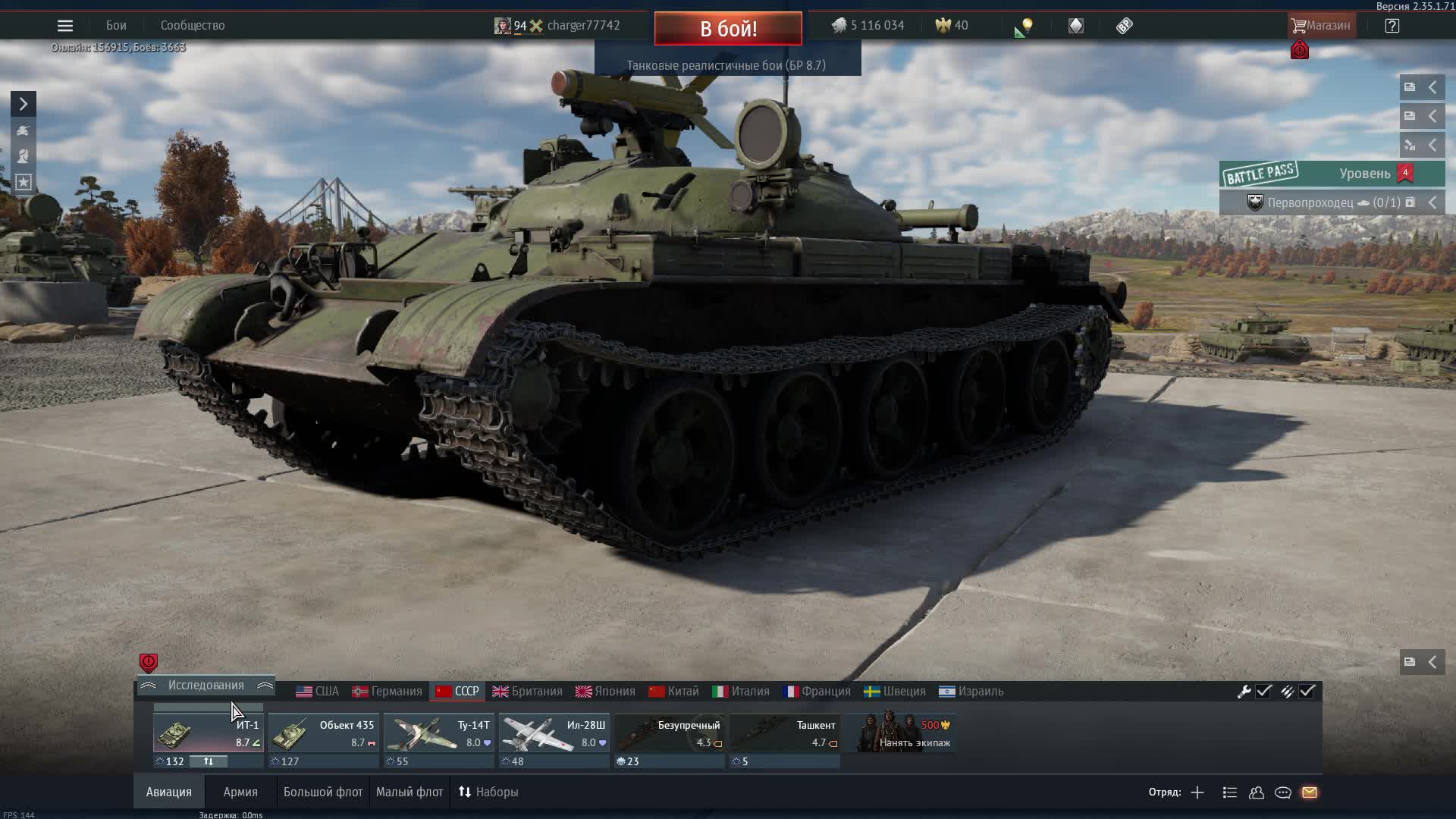1456x819 pixels.
Task: Switch to the Германия nation tab
Action: (388, 691)
